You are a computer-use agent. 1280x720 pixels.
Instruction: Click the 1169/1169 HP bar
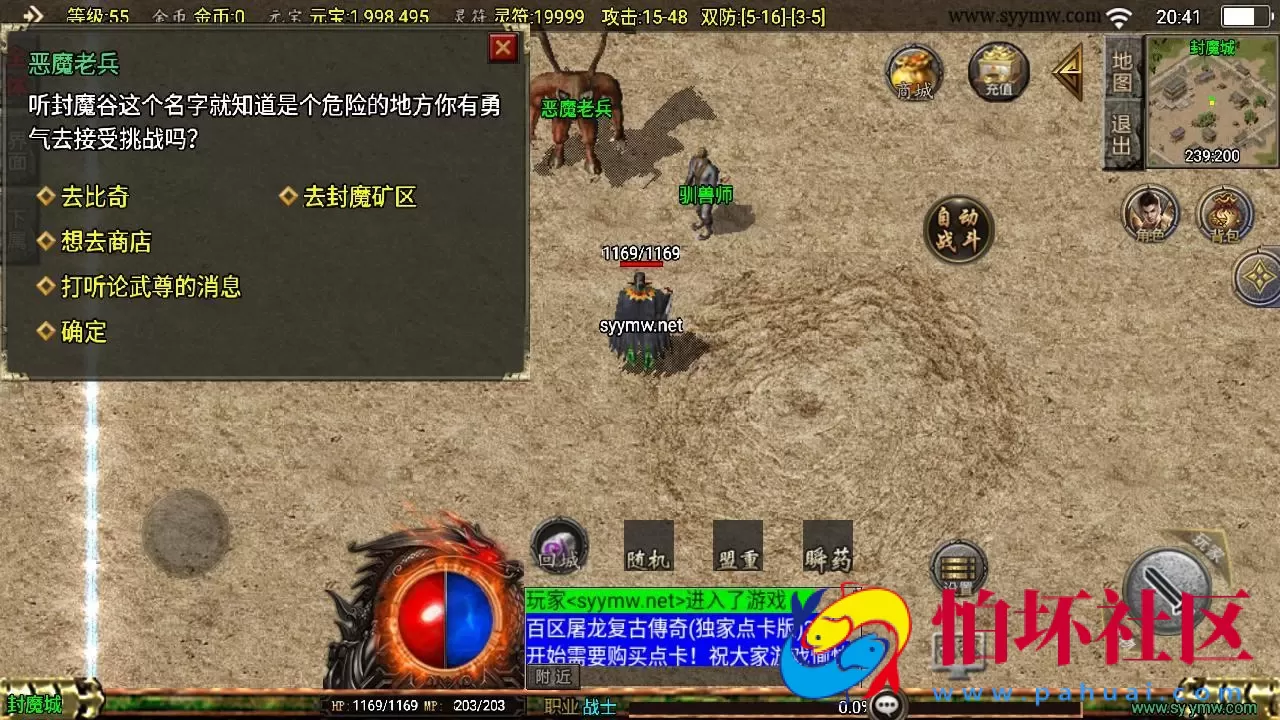640,253
